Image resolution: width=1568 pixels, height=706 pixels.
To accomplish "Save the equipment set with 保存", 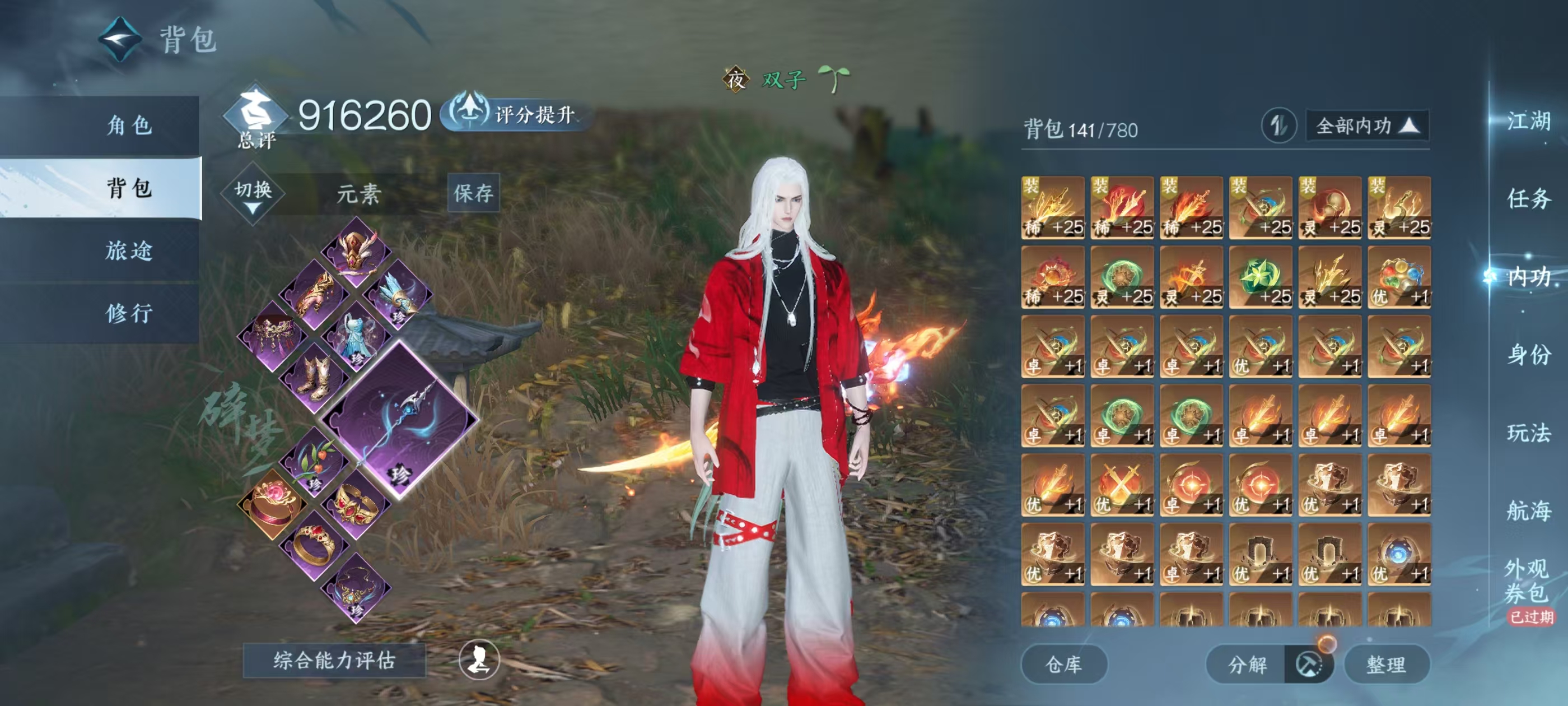I will 473,193.
